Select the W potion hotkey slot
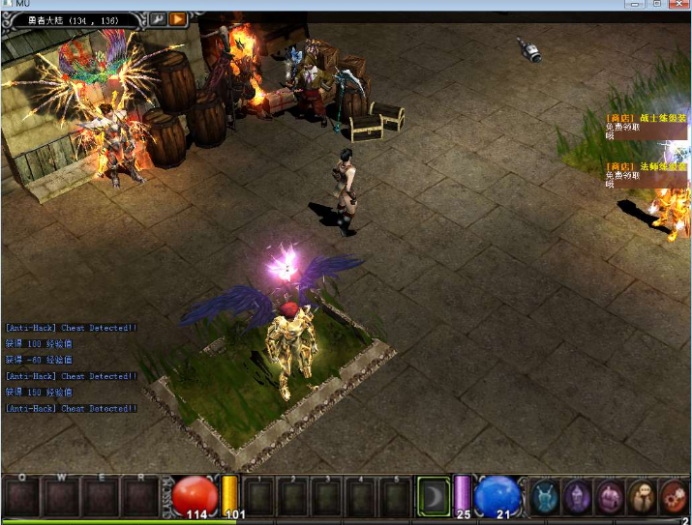 tap(61, 496)
